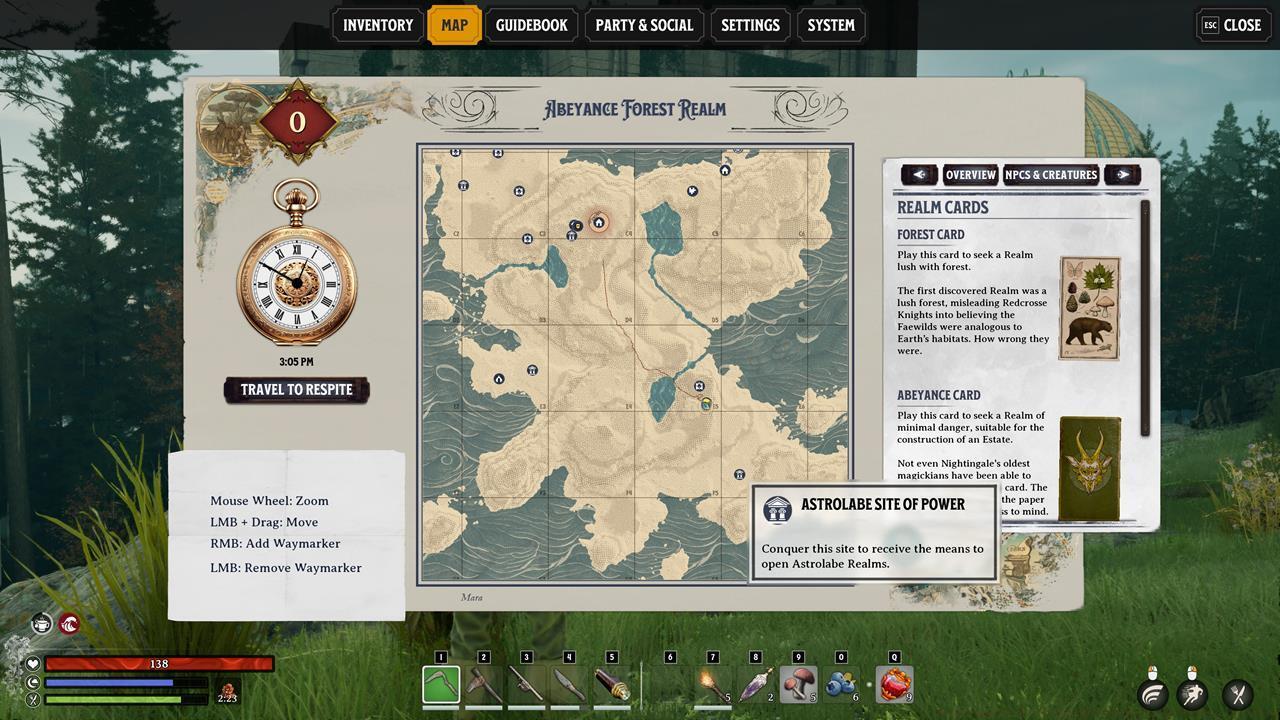Click the Astrolabe Site of Power map marker
Viewport: 1280px width, 720px height.
click(739, 474)
